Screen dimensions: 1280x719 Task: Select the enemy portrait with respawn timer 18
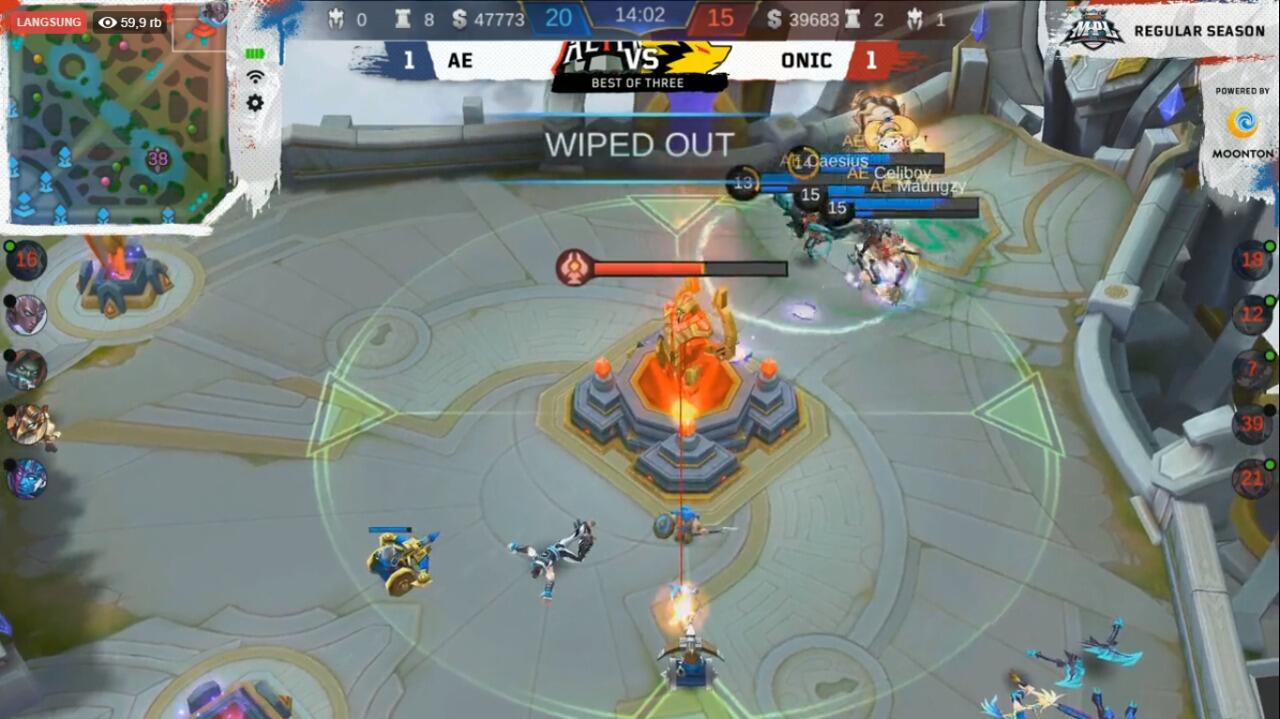click(1252, 260)
